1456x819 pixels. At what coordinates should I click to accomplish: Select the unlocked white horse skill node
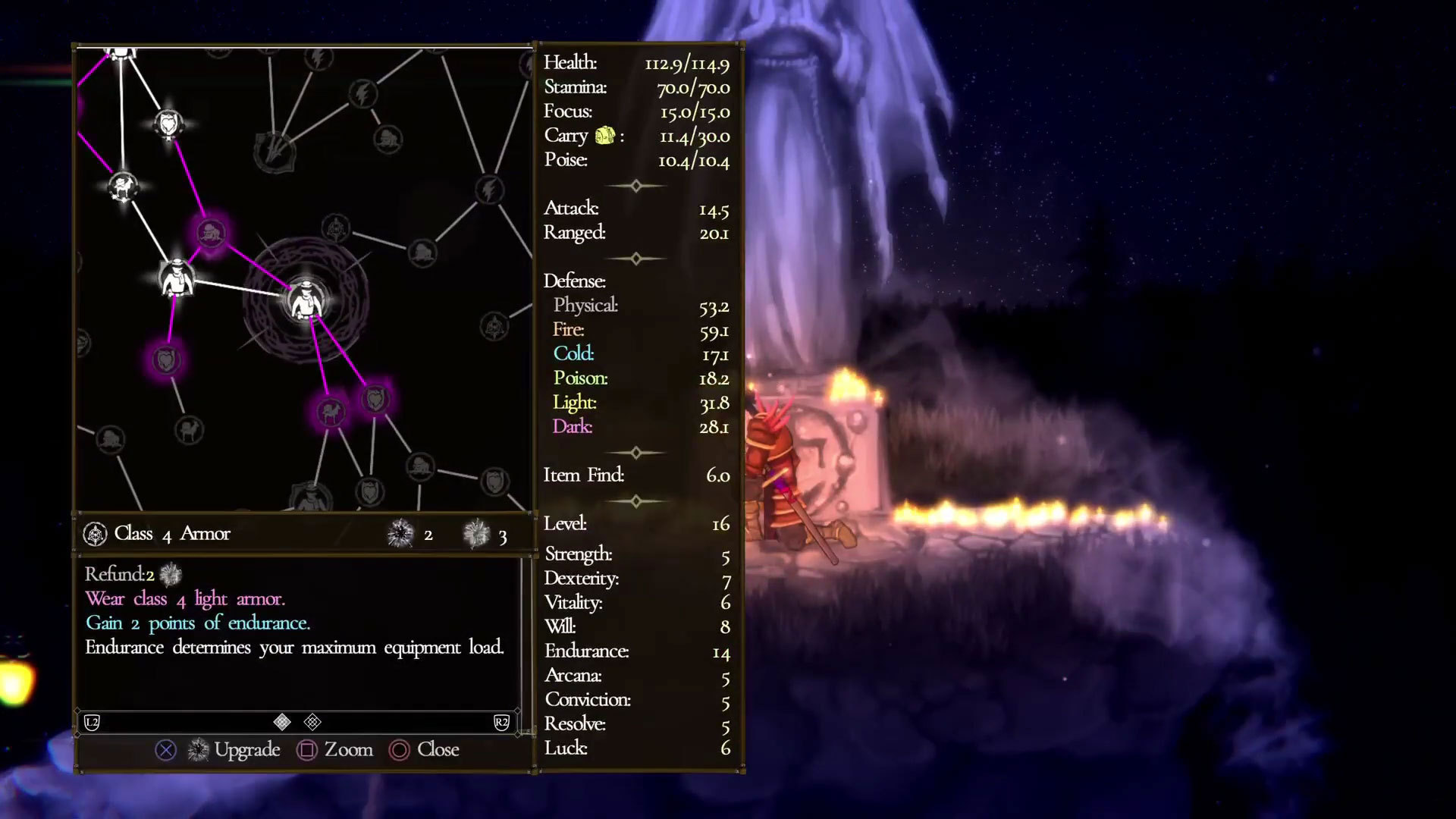[x=122, y=186]
